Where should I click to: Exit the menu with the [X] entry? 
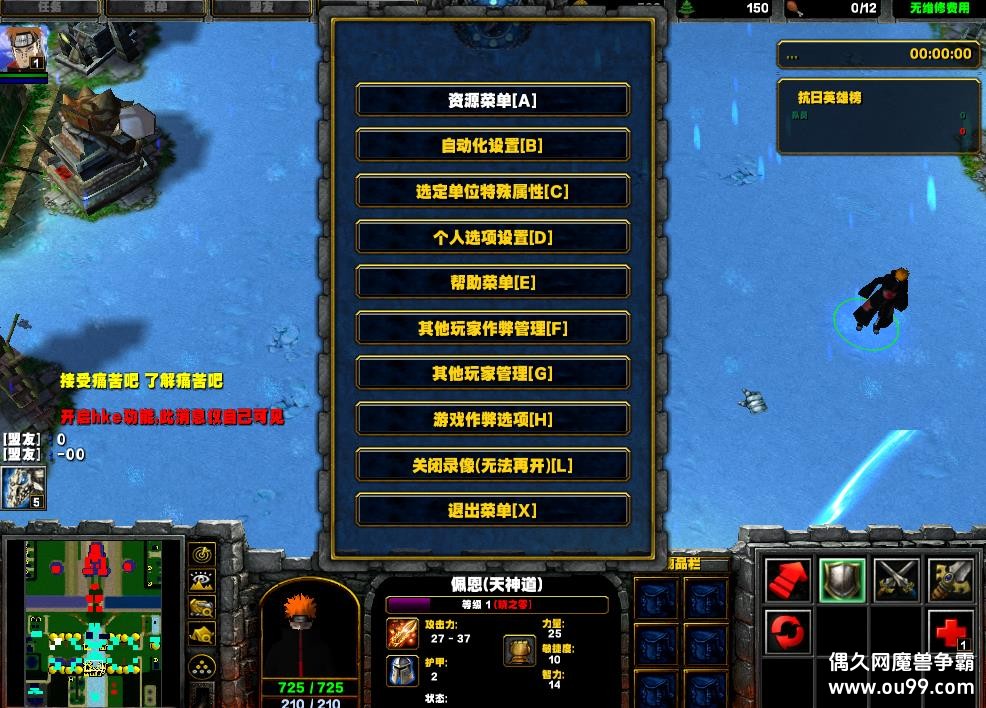[492, 510]
